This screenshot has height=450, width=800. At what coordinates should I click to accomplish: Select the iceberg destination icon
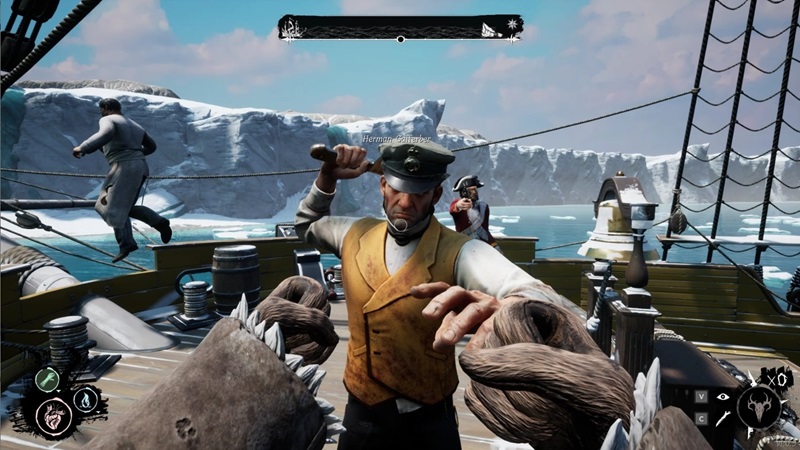pos(490,29)
